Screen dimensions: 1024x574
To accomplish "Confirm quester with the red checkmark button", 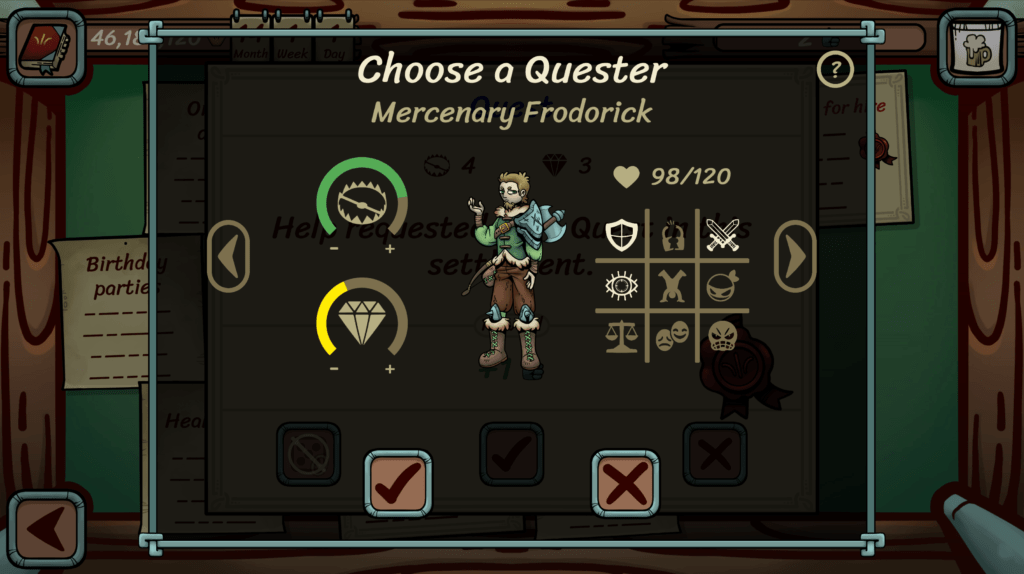I will click(398, 484).
